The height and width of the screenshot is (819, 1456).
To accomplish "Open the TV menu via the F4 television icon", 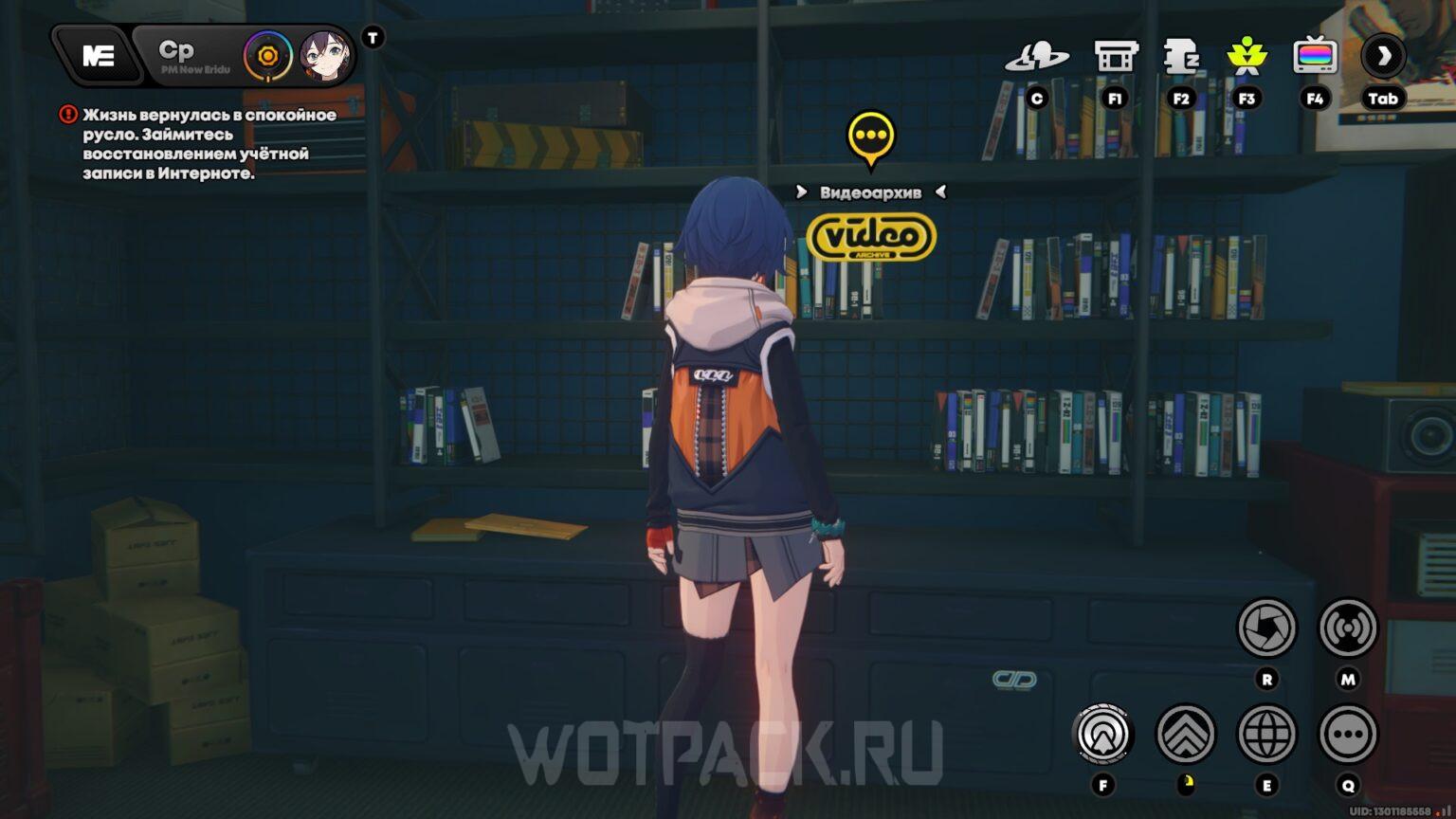I will coord(1316,57).
